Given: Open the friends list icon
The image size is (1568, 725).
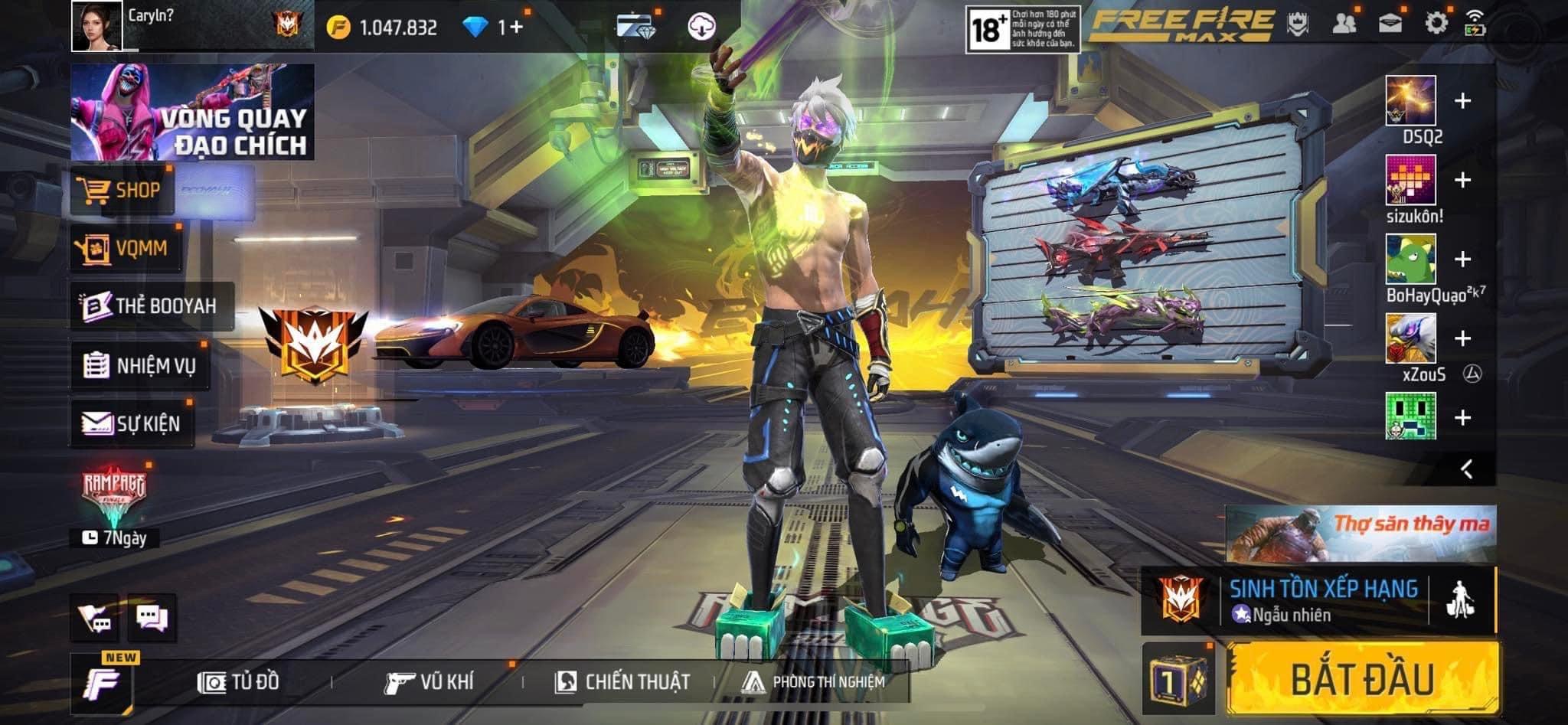Looking at the screenshot, I should [1344, 24].
